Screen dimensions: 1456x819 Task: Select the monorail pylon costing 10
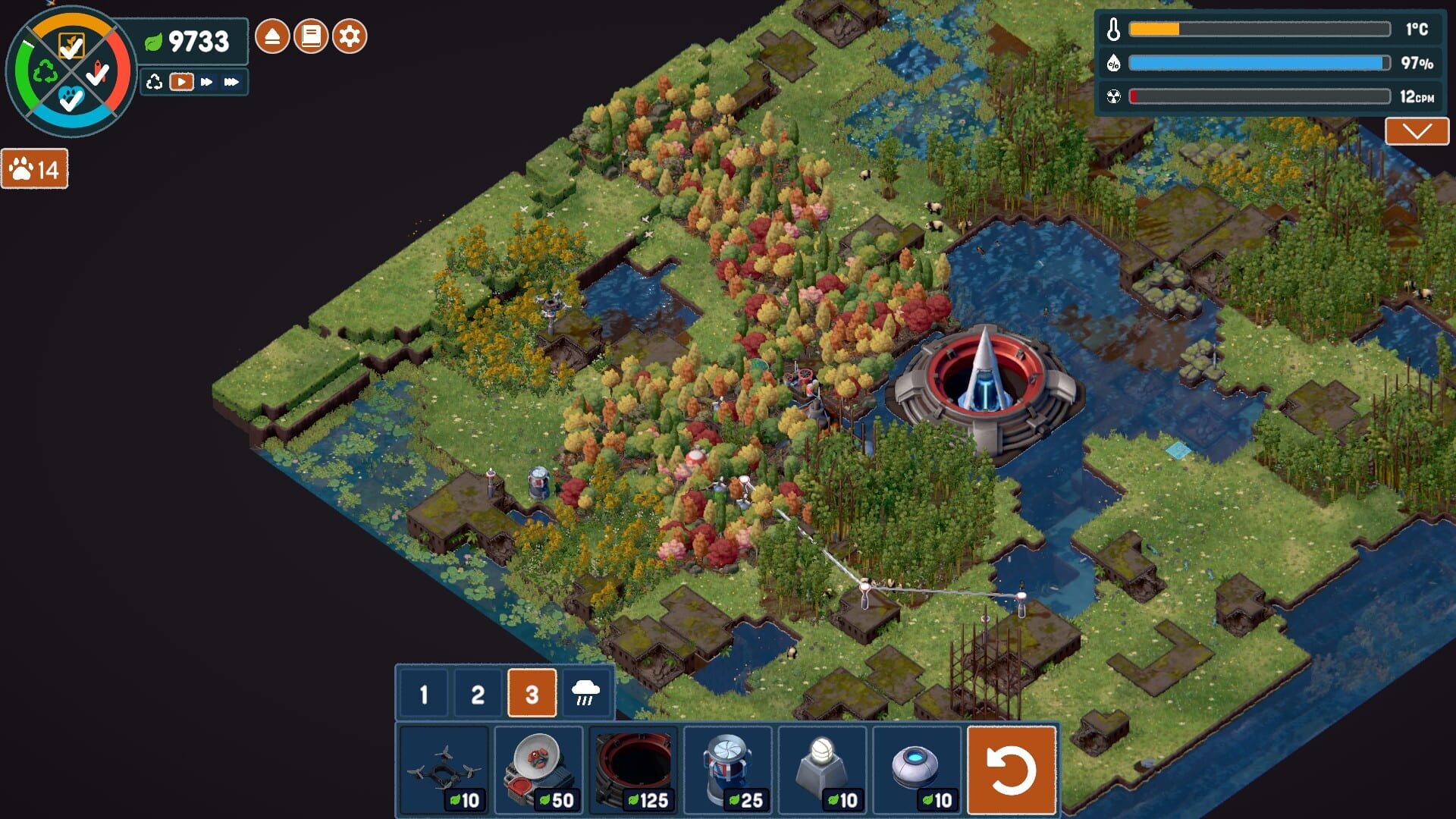[823, 766]
